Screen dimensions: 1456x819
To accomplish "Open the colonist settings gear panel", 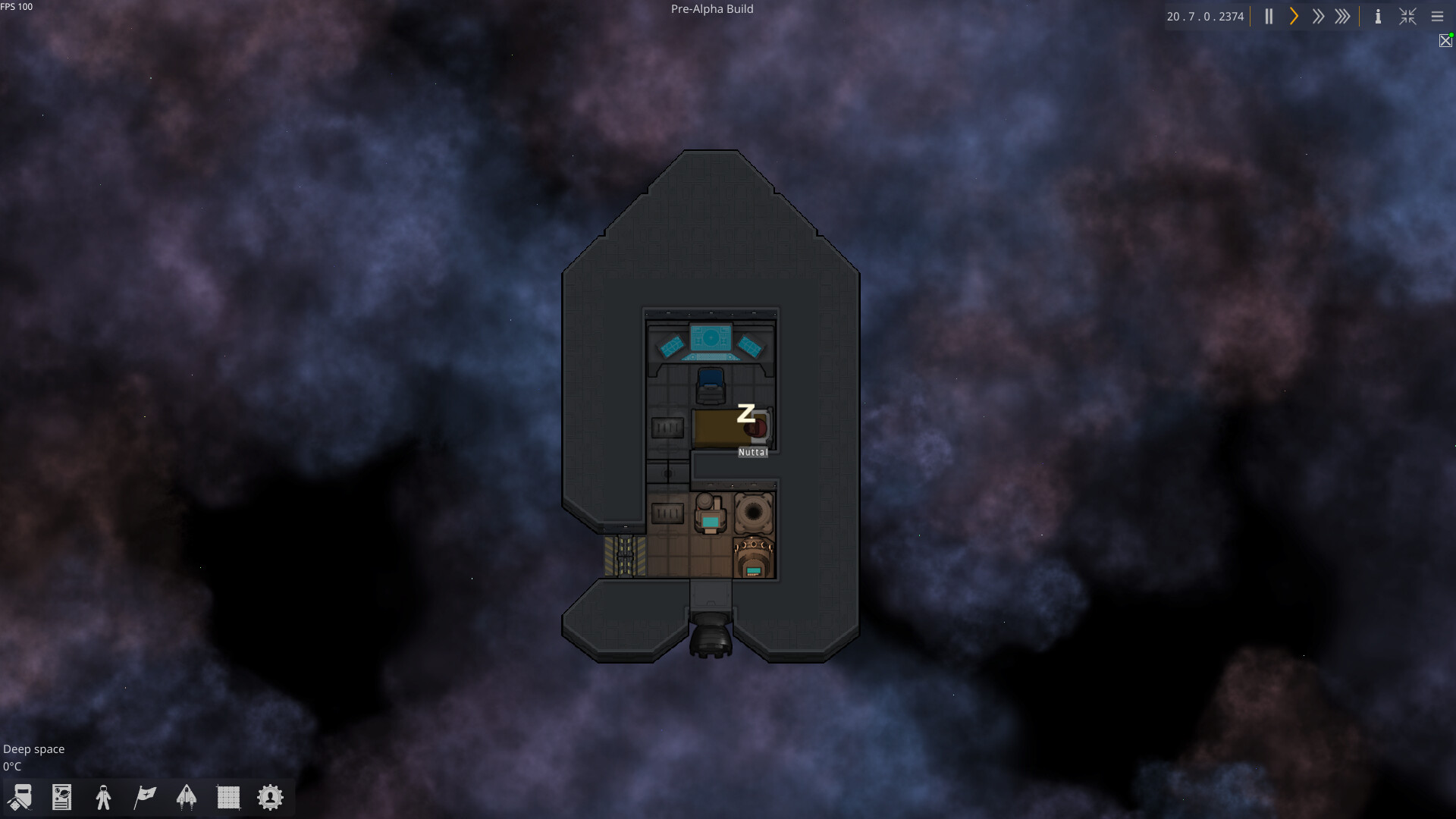I will coord(270,797).
